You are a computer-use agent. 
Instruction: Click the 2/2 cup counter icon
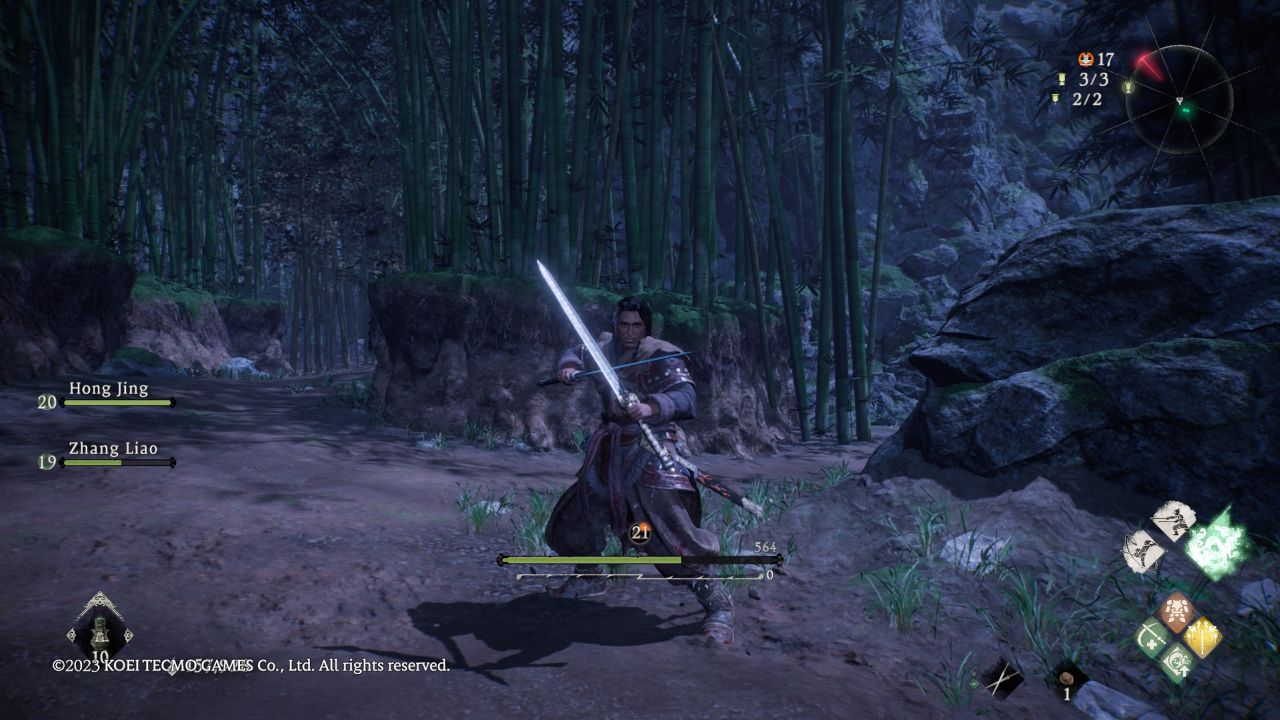[x=1055, y=100]
